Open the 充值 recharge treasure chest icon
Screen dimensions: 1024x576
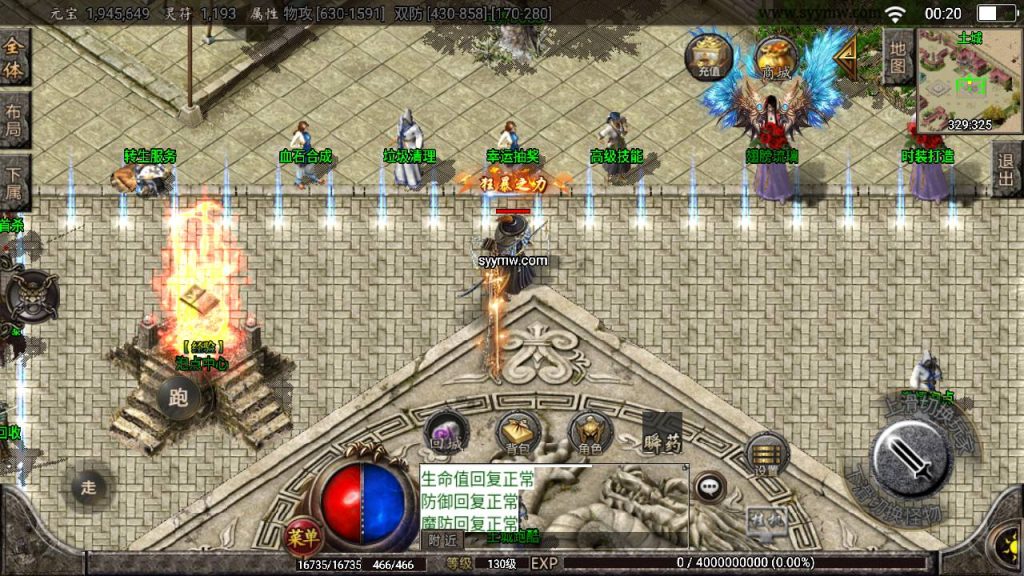tap(708, 56)
